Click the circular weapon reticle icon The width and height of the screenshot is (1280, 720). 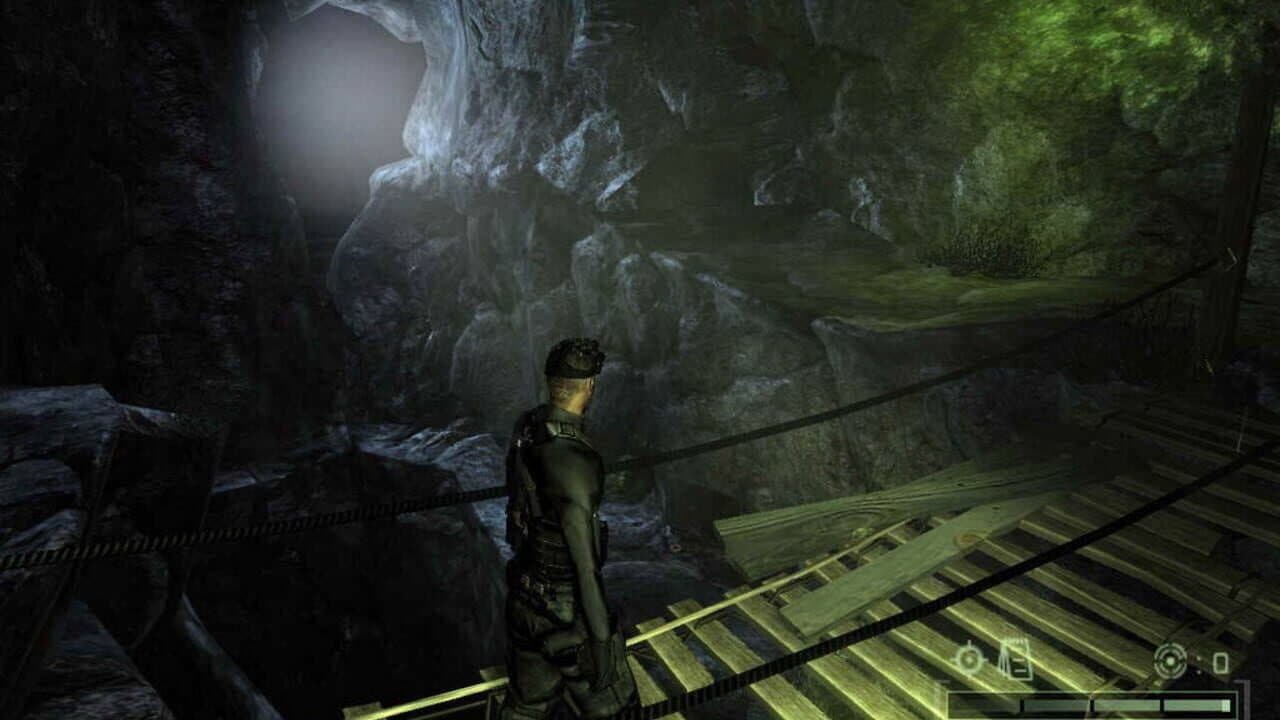coord(1169,660)
